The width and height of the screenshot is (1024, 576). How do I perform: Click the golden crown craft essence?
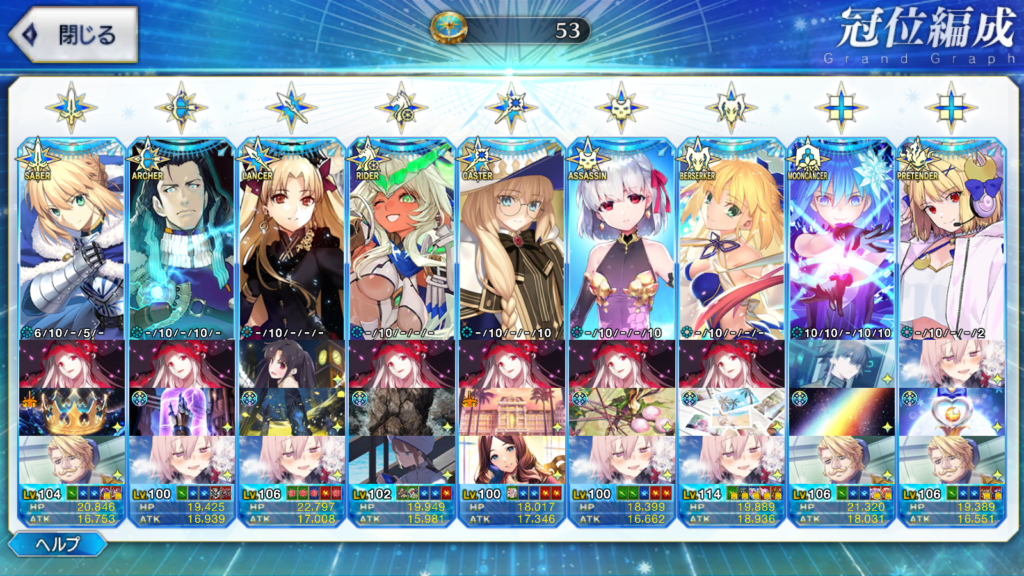click(71, 411)
